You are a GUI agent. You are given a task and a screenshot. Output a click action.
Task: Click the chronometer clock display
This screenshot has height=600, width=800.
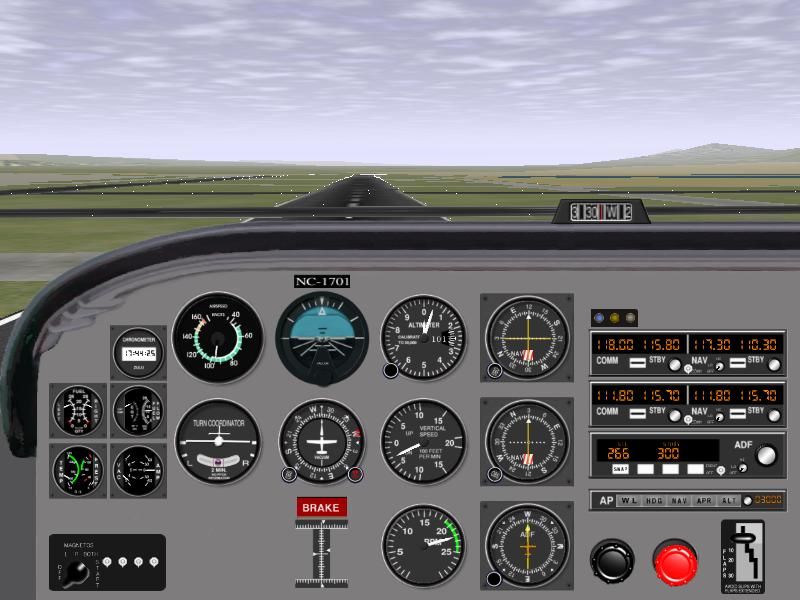[138, 353]
